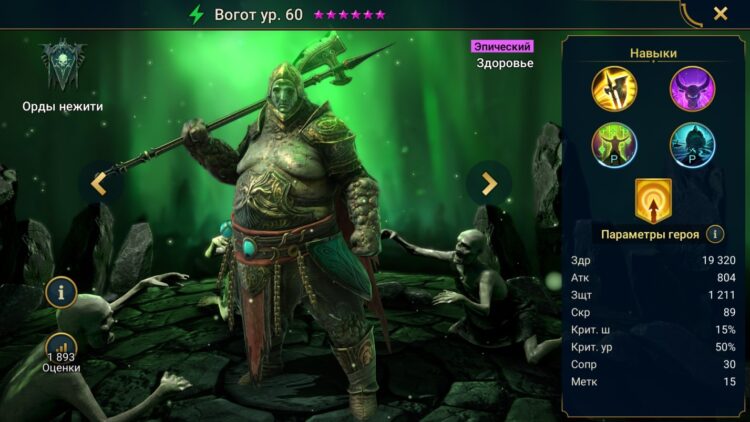
Task: Select the purple horned demon skill
Action: (x=692, y=87)
